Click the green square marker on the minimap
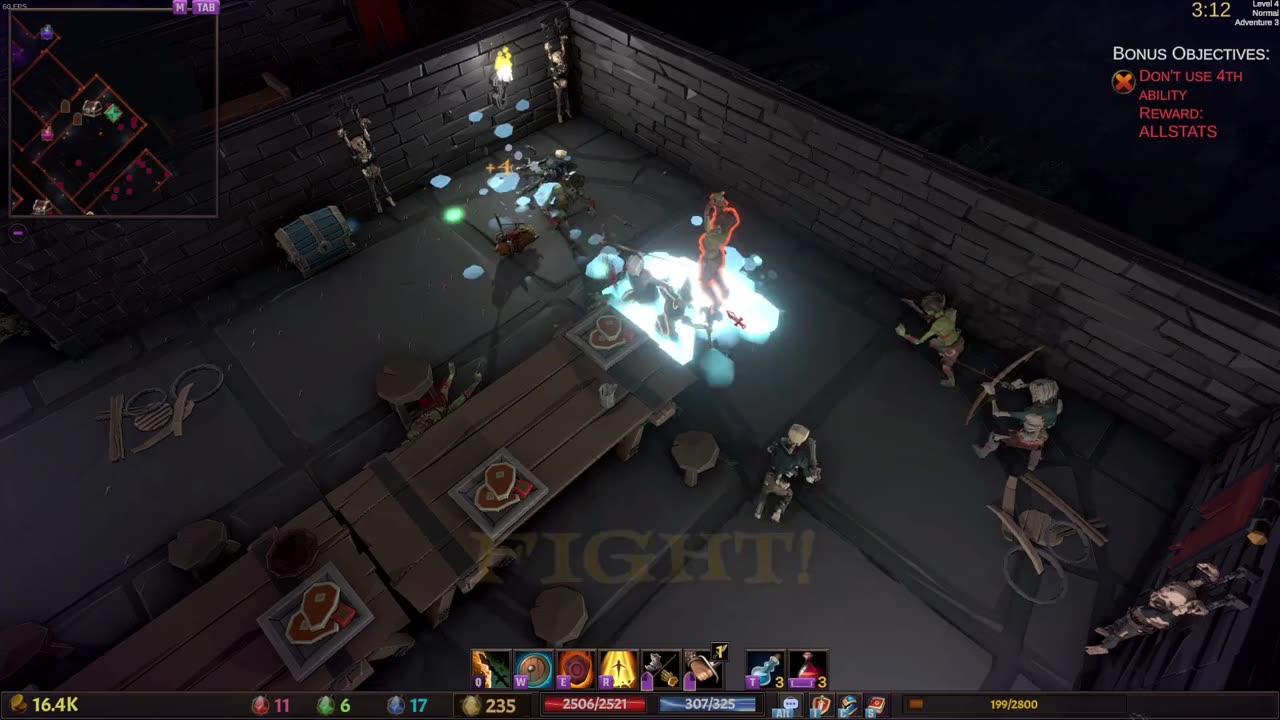Screen dimensions: 1280x720 click(x=113, y=114)
